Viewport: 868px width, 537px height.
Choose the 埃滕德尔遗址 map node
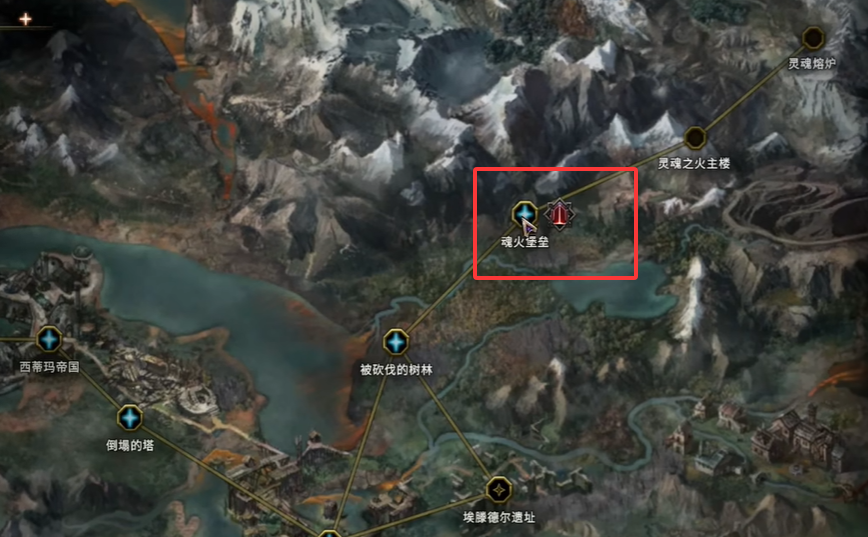coord(498,490)
